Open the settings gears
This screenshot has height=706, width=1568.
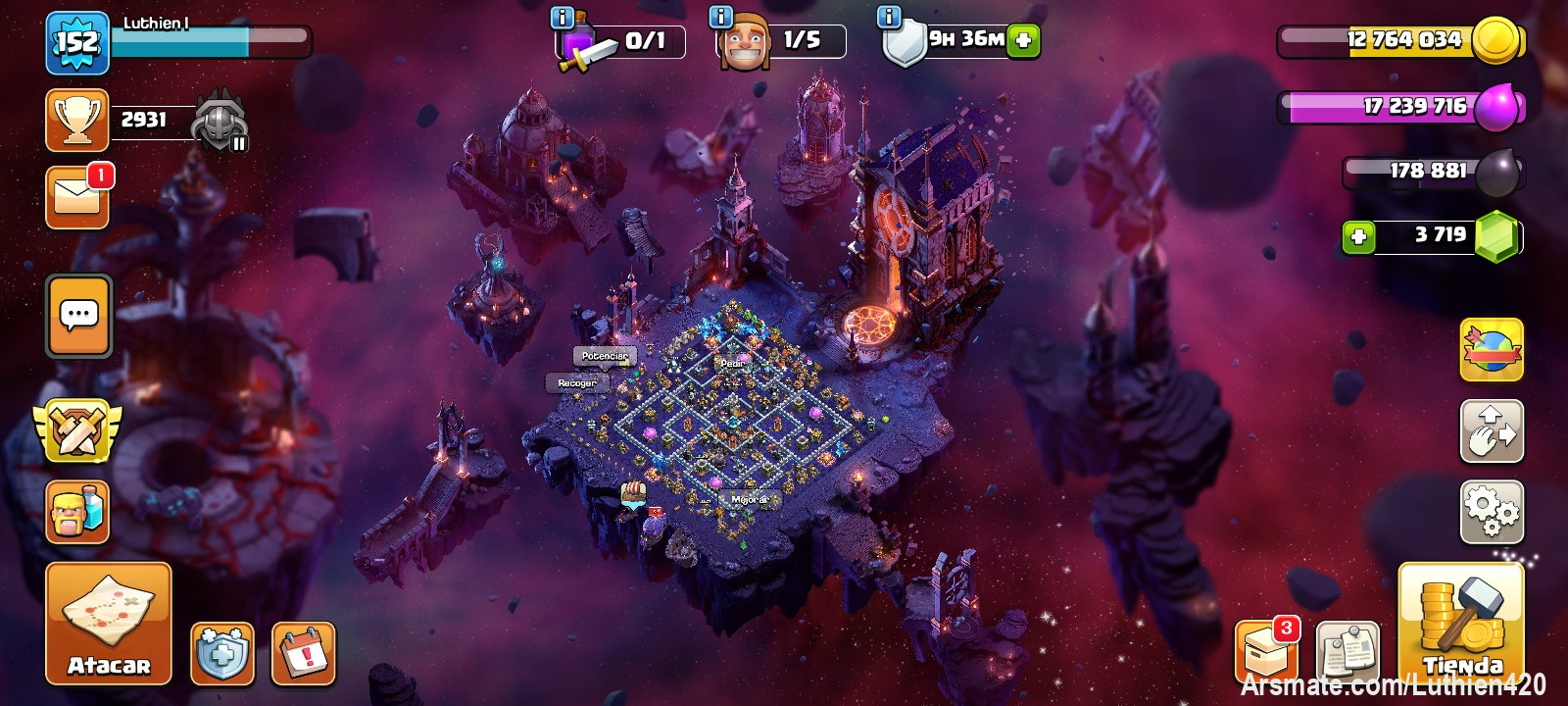(1492, 512)
